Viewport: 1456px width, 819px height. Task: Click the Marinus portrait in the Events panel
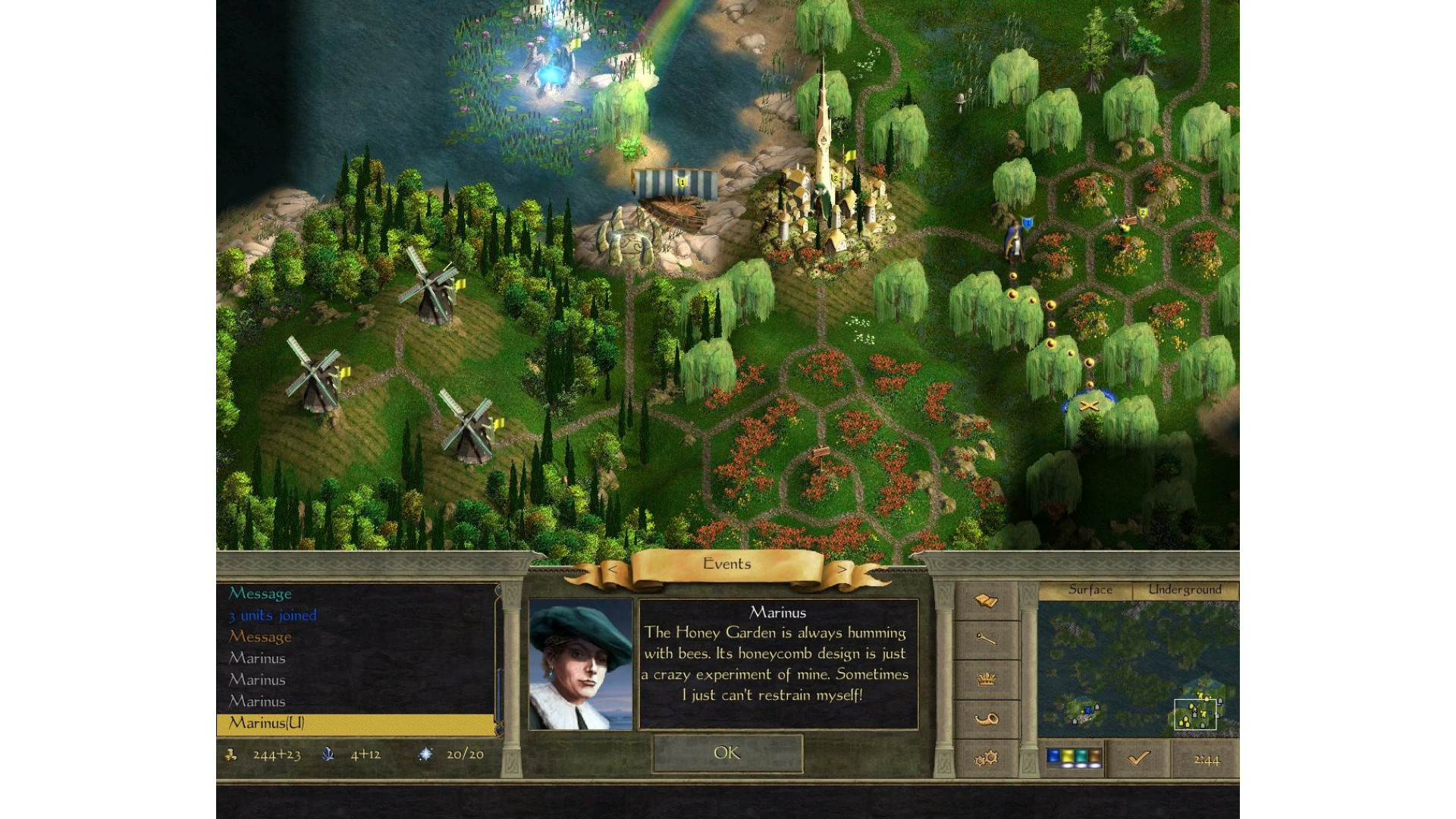coord(580,664)
